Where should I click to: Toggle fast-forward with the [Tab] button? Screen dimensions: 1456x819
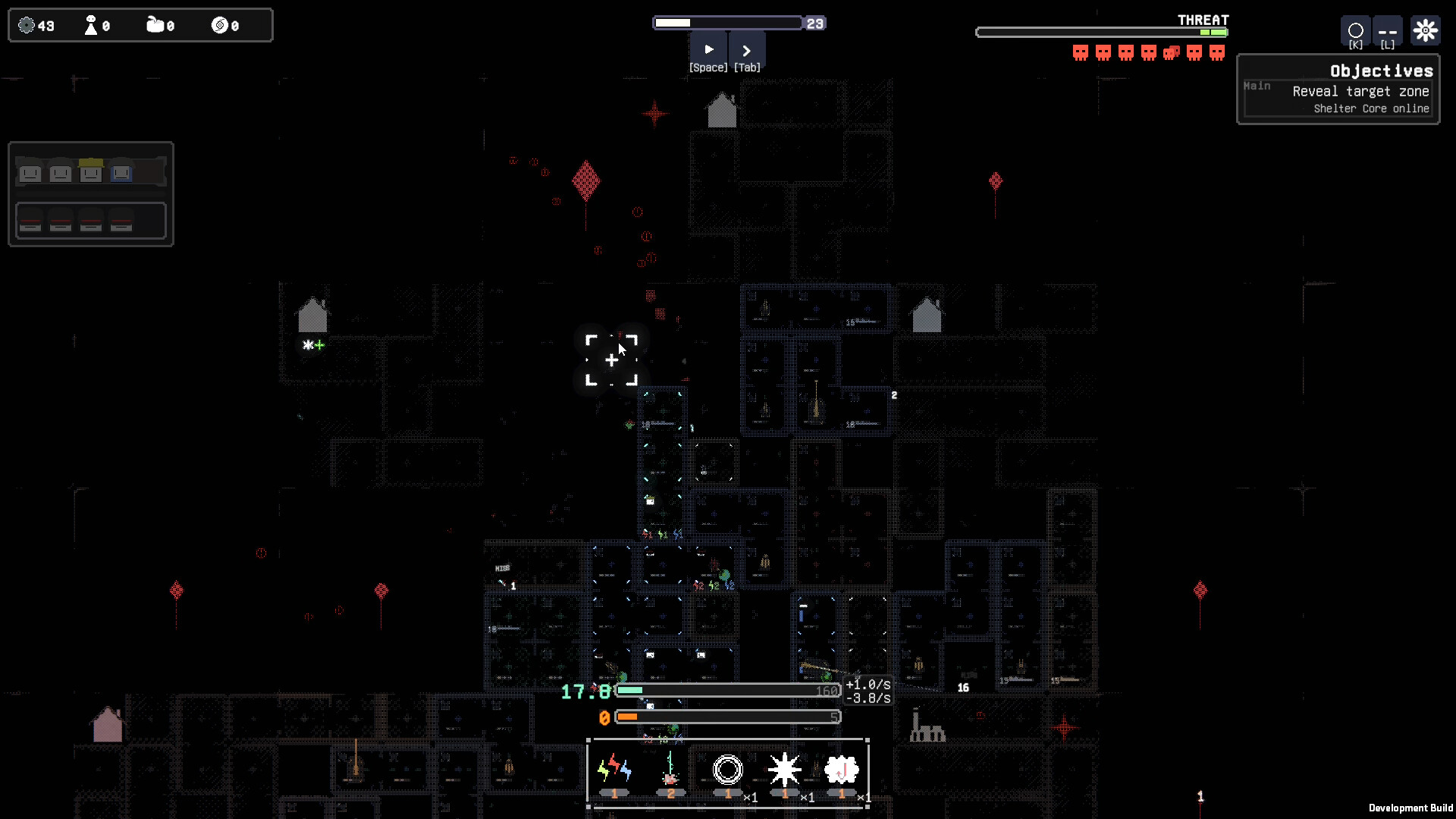click(x=747, y=49)
